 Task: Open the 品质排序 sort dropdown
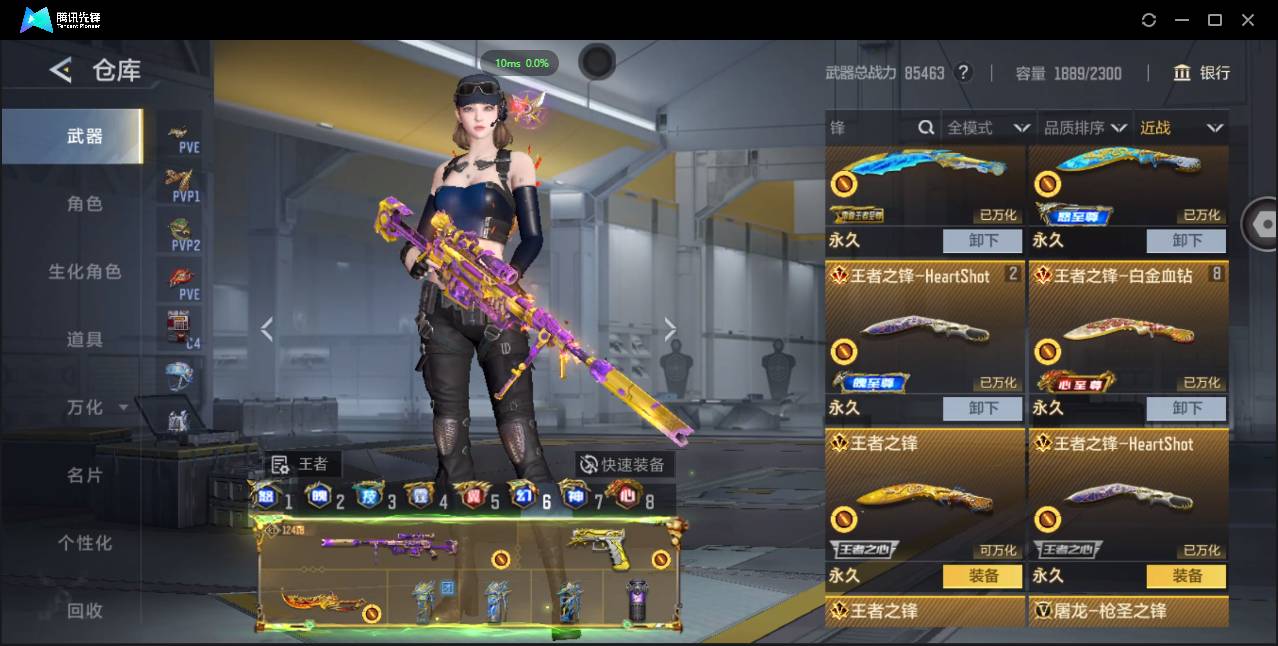click(1085, 128)
